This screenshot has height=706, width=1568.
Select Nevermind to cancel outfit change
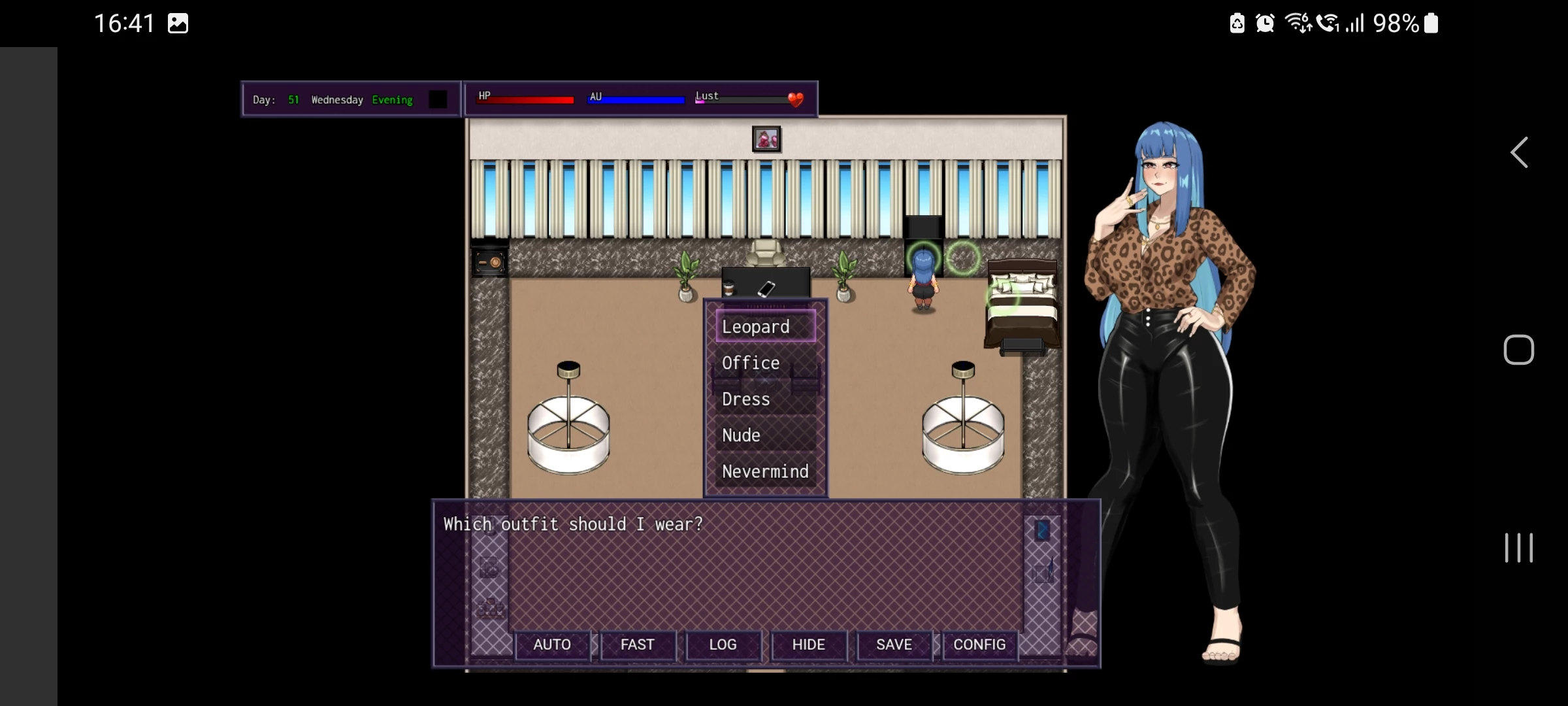(x=765, y=471)
